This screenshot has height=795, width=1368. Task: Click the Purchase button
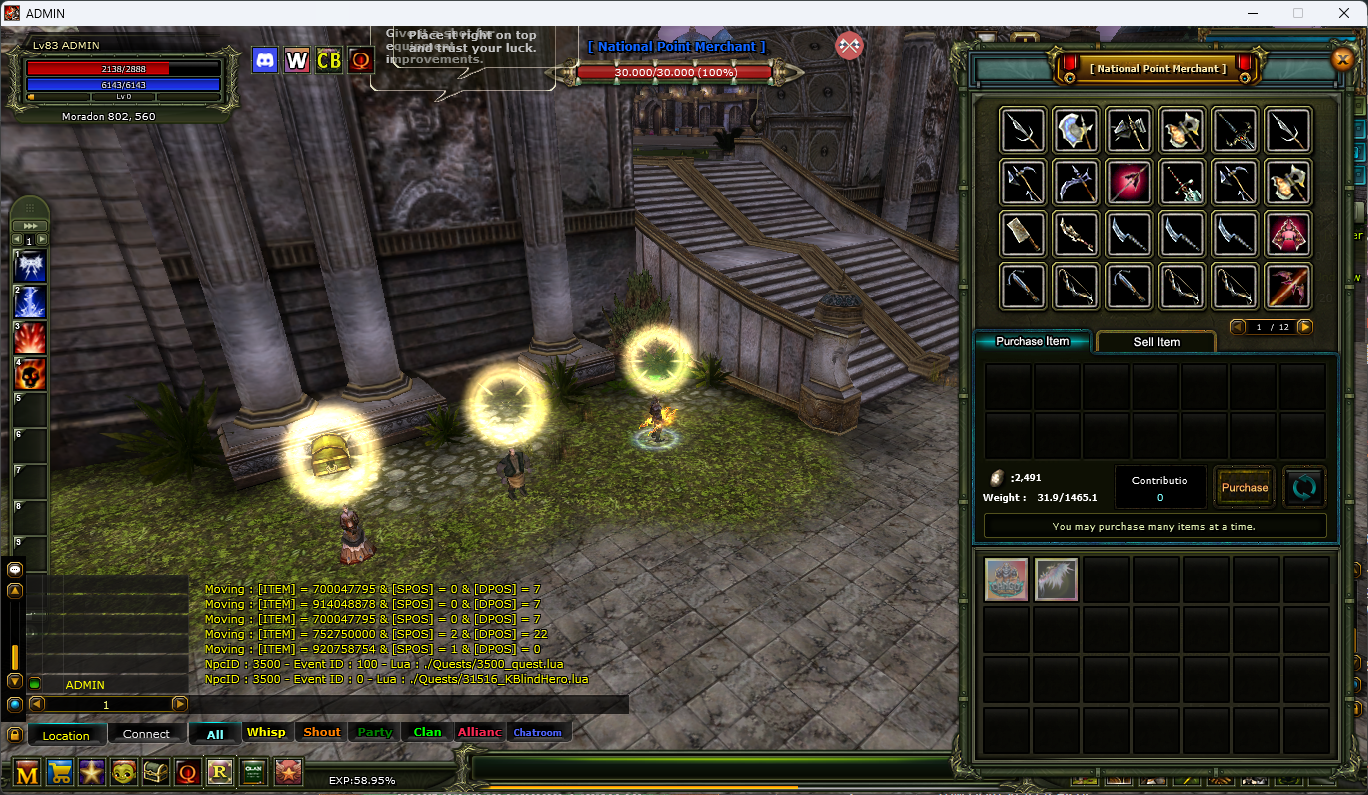coord(1244,488)
